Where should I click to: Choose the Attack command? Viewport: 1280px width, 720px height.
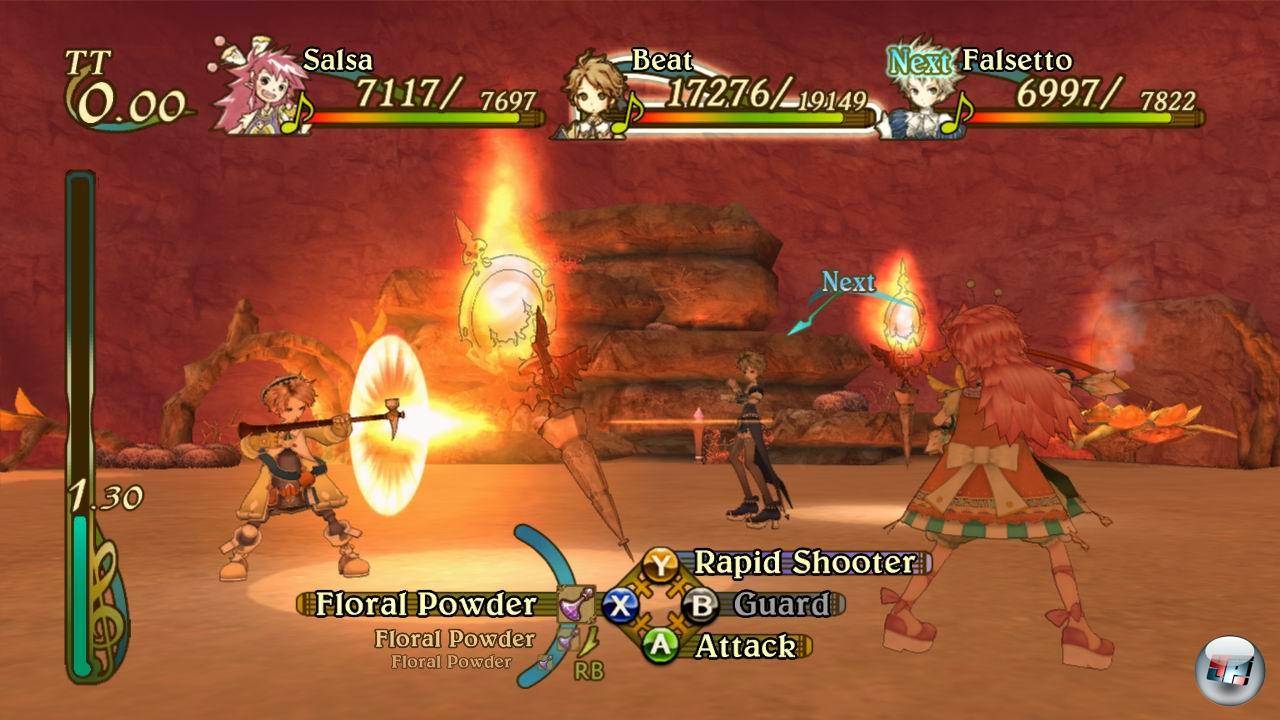pyautogui.click(x=743, y=646)
